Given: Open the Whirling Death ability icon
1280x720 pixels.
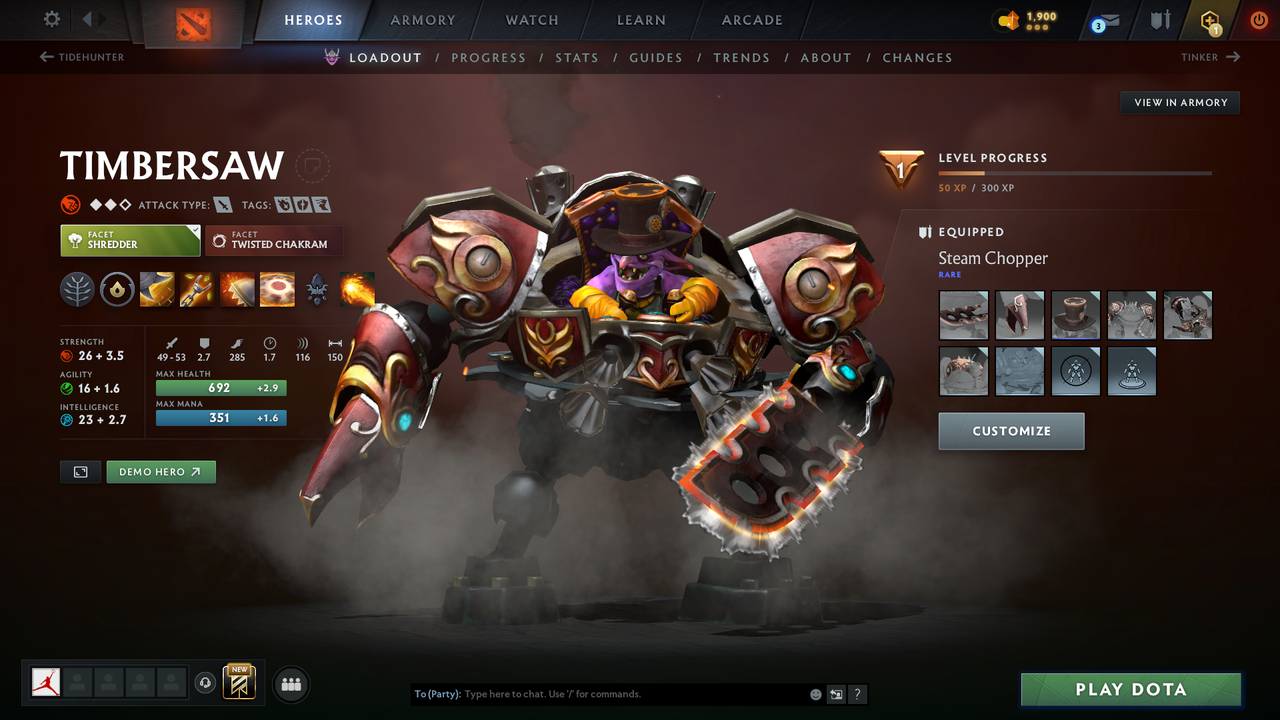Looking at the screenshot, I should tap(157, 289).
